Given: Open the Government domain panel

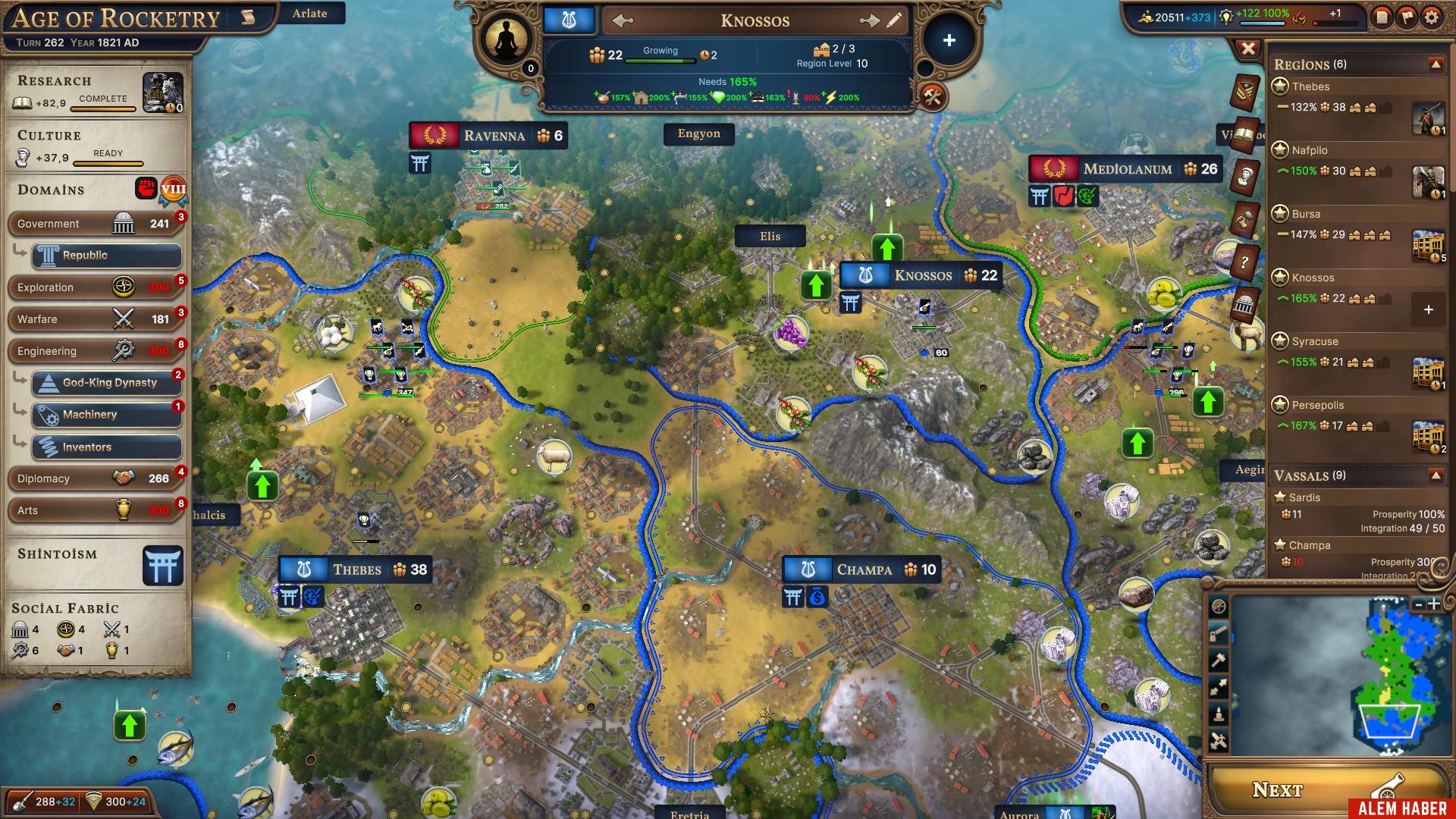Looking at the screenshot, I should point(93,224).
